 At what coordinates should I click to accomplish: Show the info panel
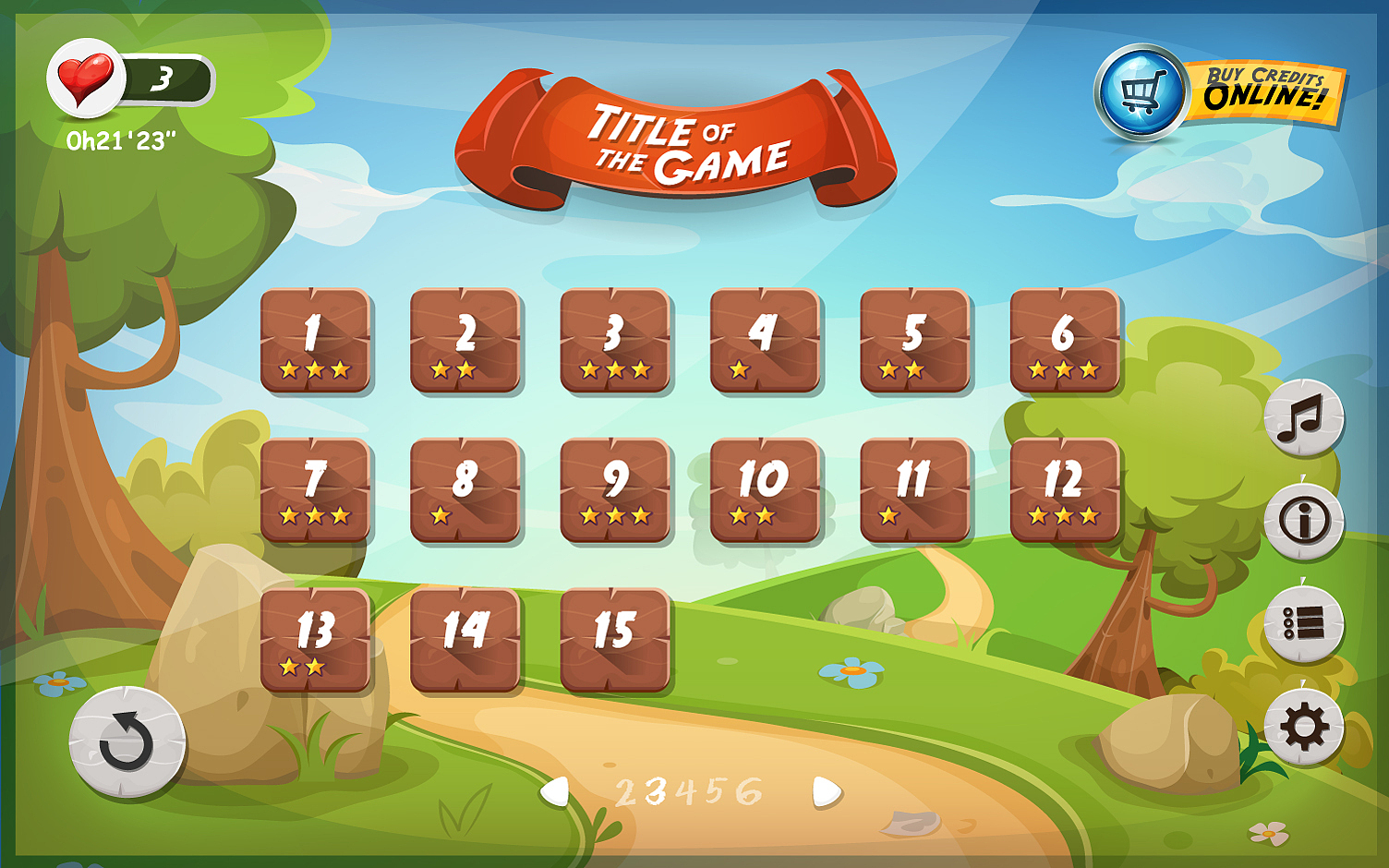(1303, 522)
